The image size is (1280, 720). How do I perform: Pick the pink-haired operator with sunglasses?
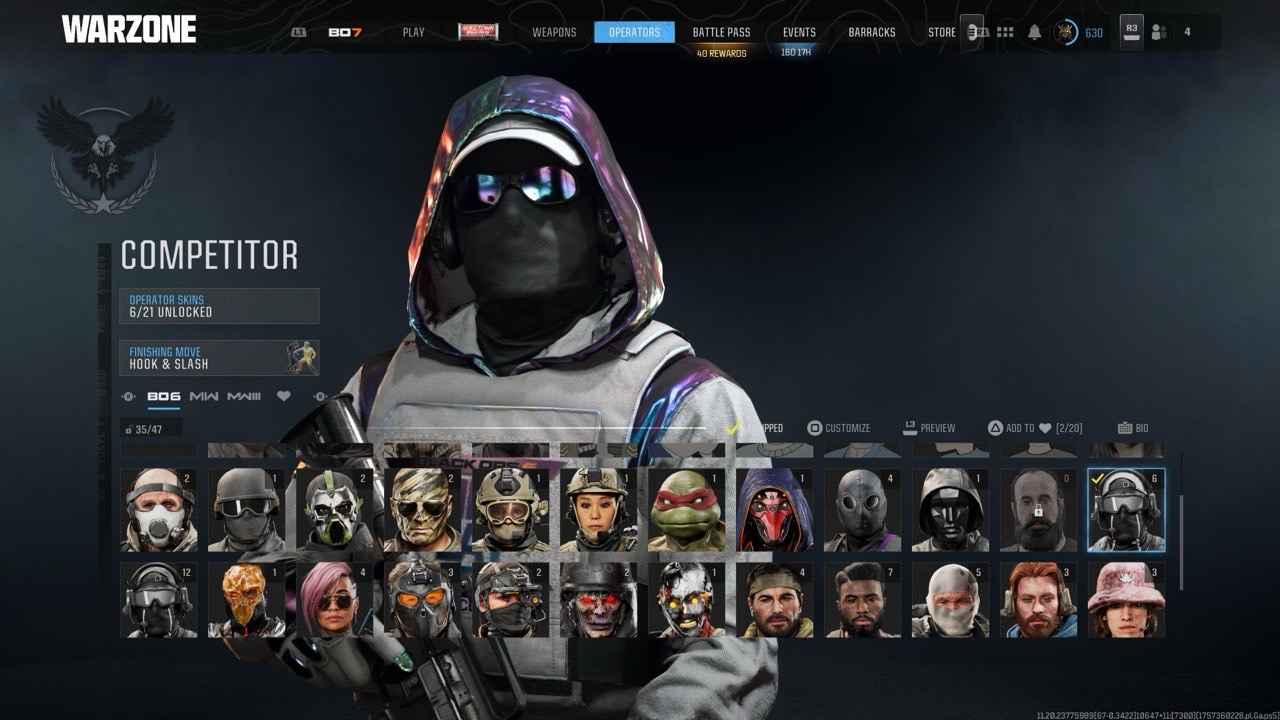tap(335, 600)
